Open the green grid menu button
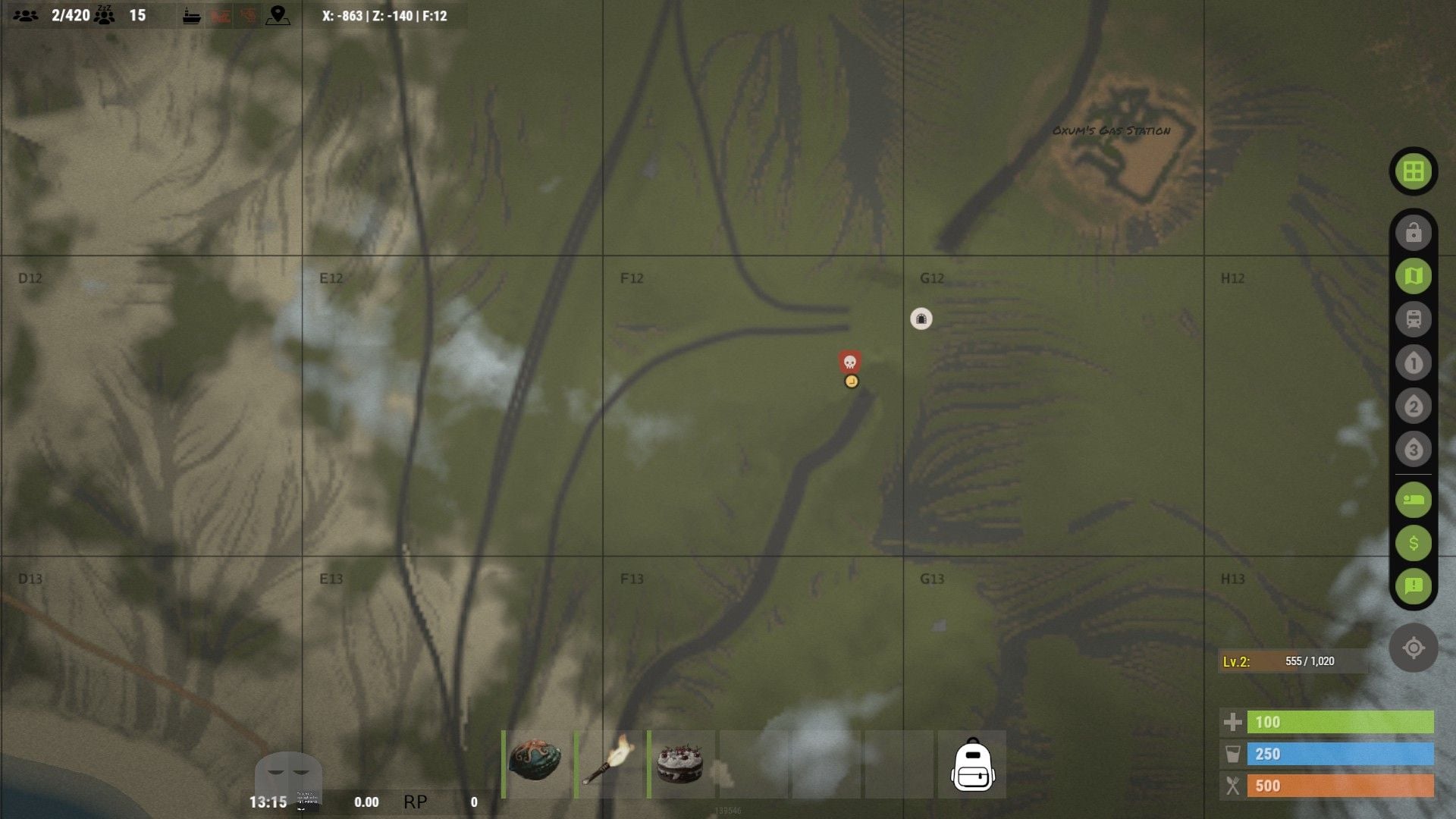Screen dimensions: 1456x819 1413,171
